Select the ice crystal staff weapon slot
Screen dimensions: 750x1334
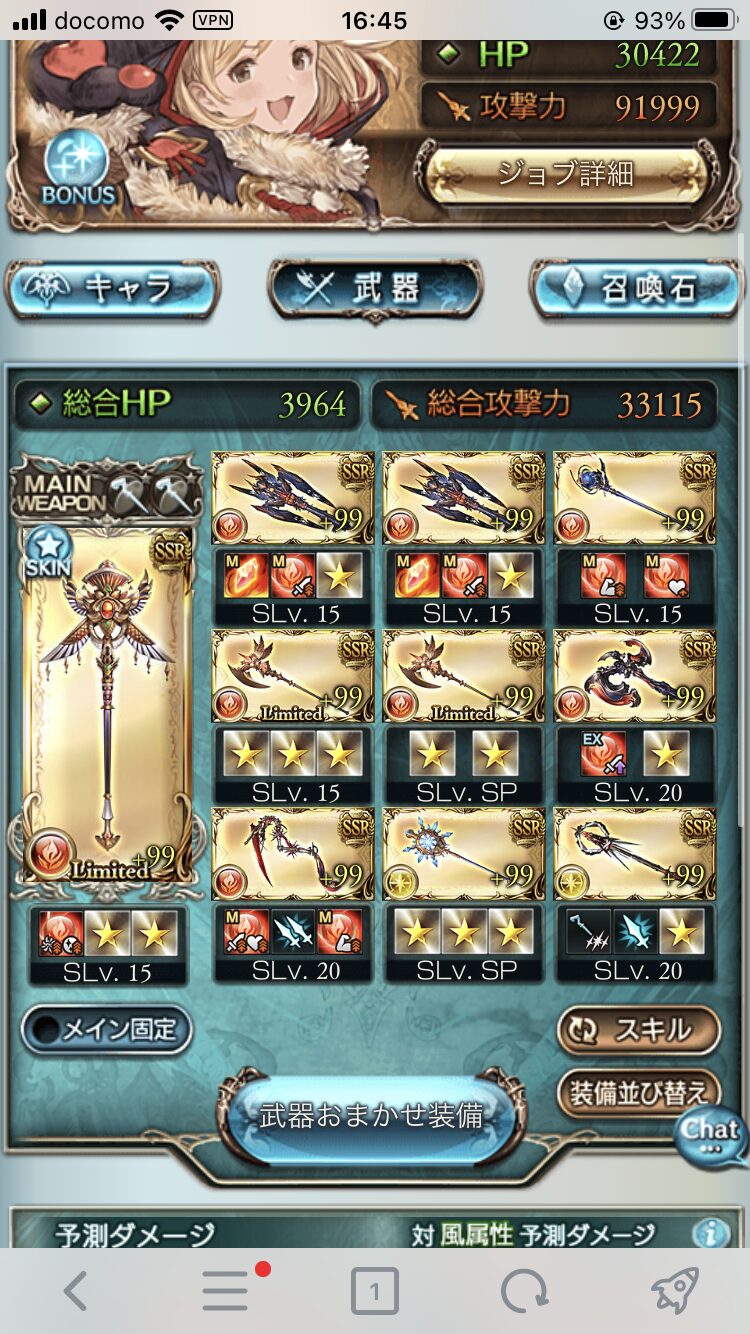click(x=464, y=854)
